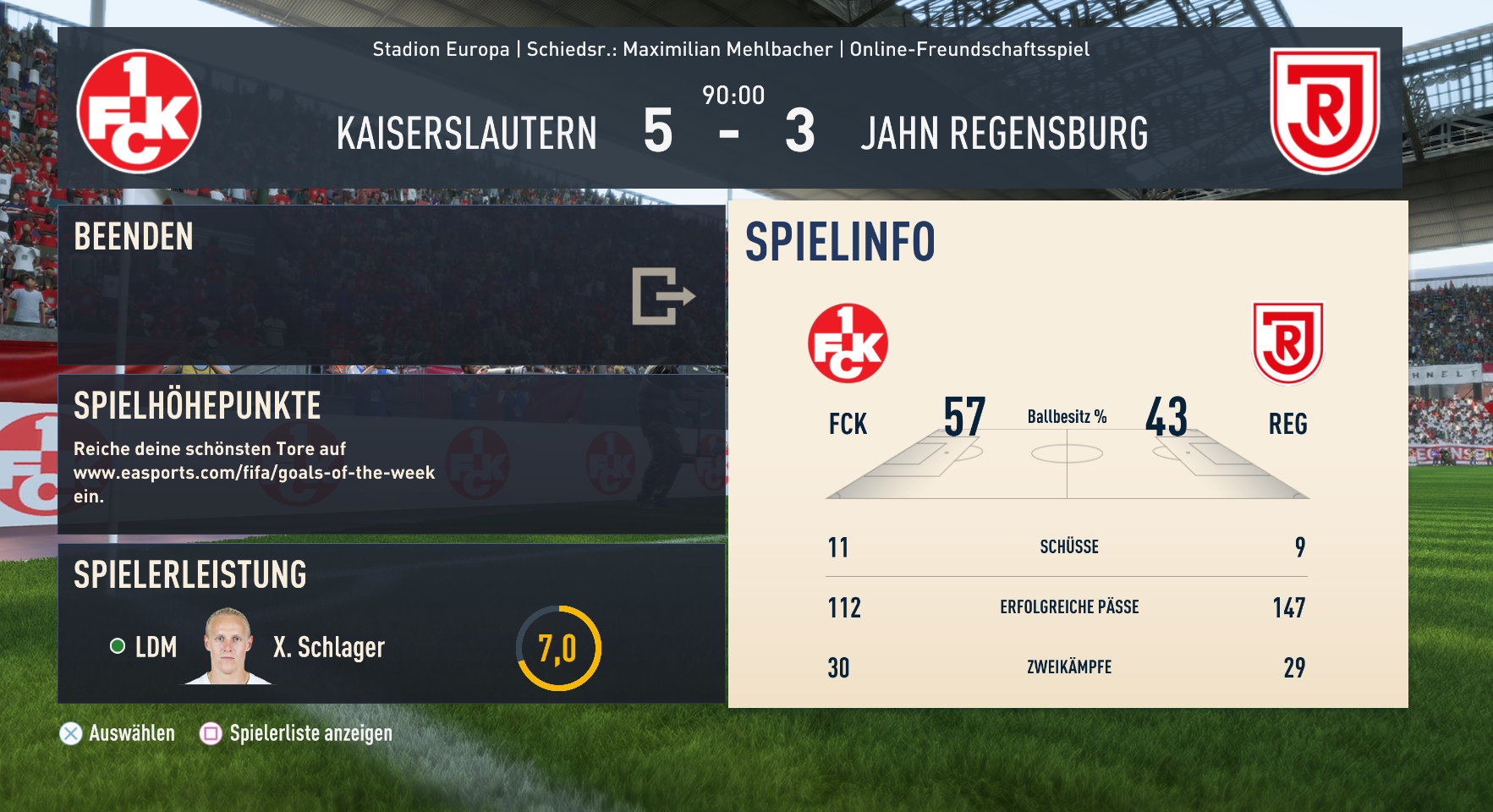
Task: Open the Spielhöhepunkte tile
Action: point(391,454)
